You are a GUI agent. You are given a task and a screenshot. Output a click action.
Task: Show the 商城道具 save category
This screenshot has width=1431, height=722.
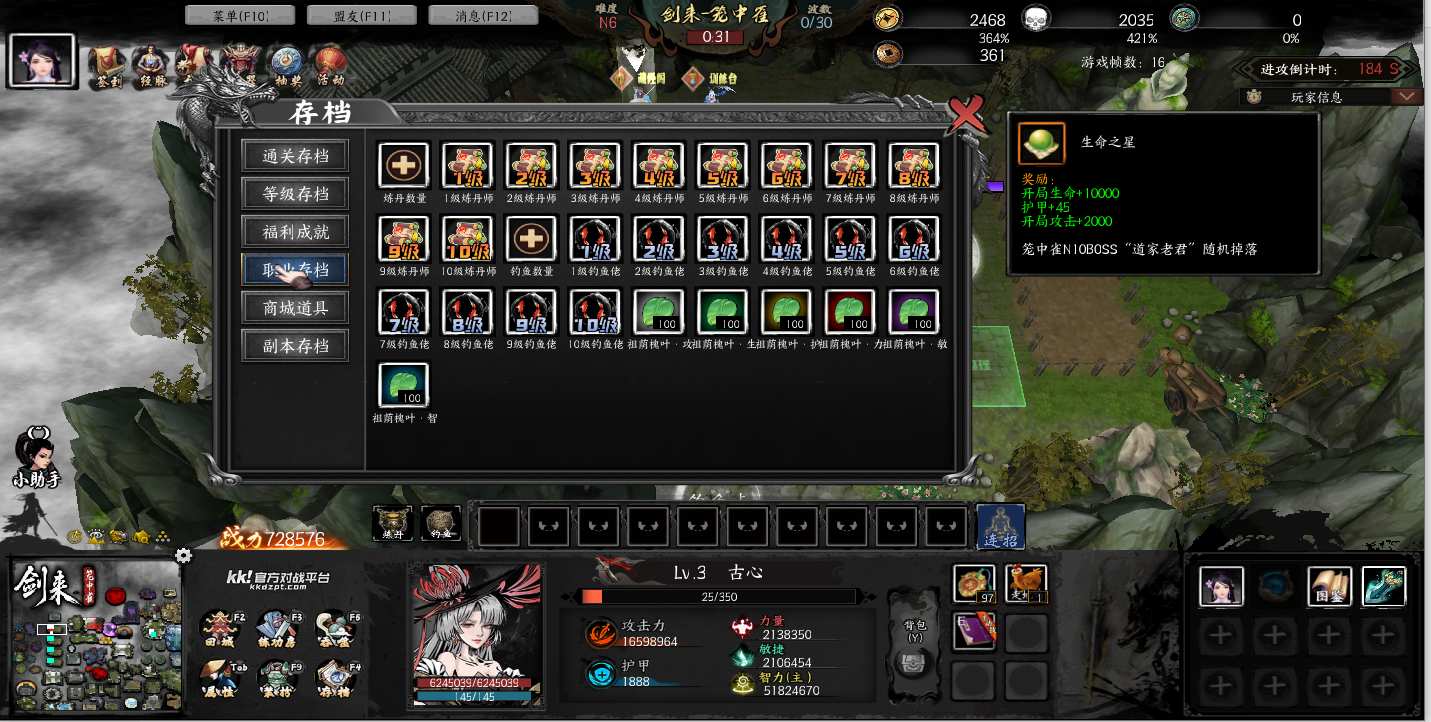pyautogui.click(x=295, y=308)
